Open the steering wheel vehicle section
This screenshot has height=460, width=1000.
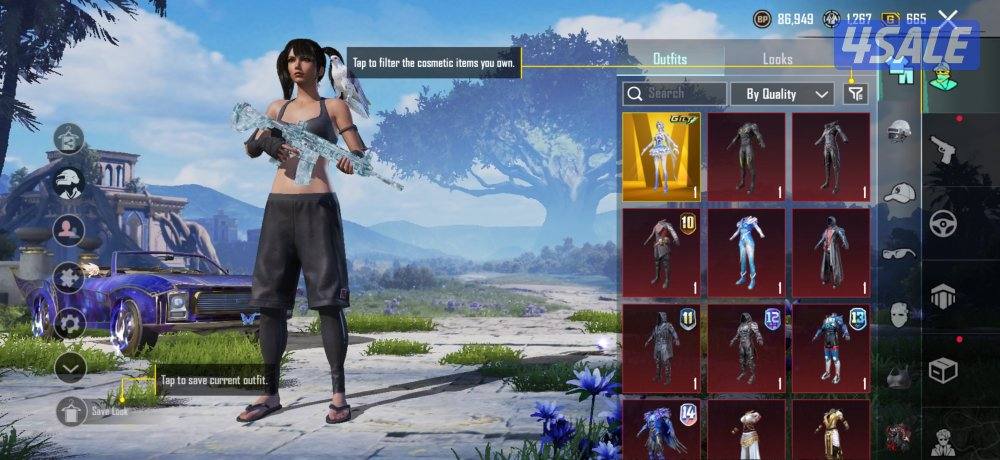click(x=942, y=223)
